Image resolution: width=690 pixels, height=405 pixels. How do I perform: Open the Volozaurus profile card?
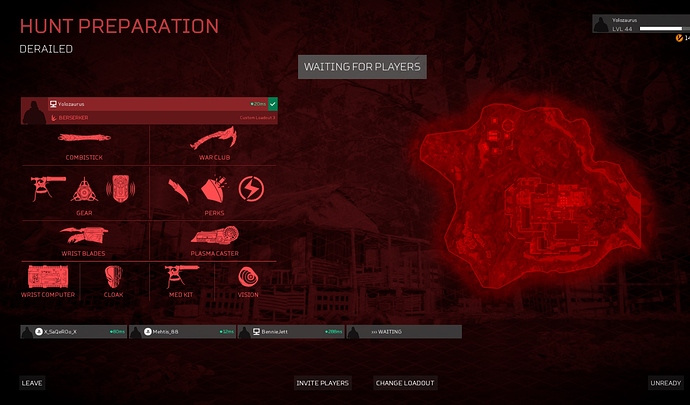point(640,24)
